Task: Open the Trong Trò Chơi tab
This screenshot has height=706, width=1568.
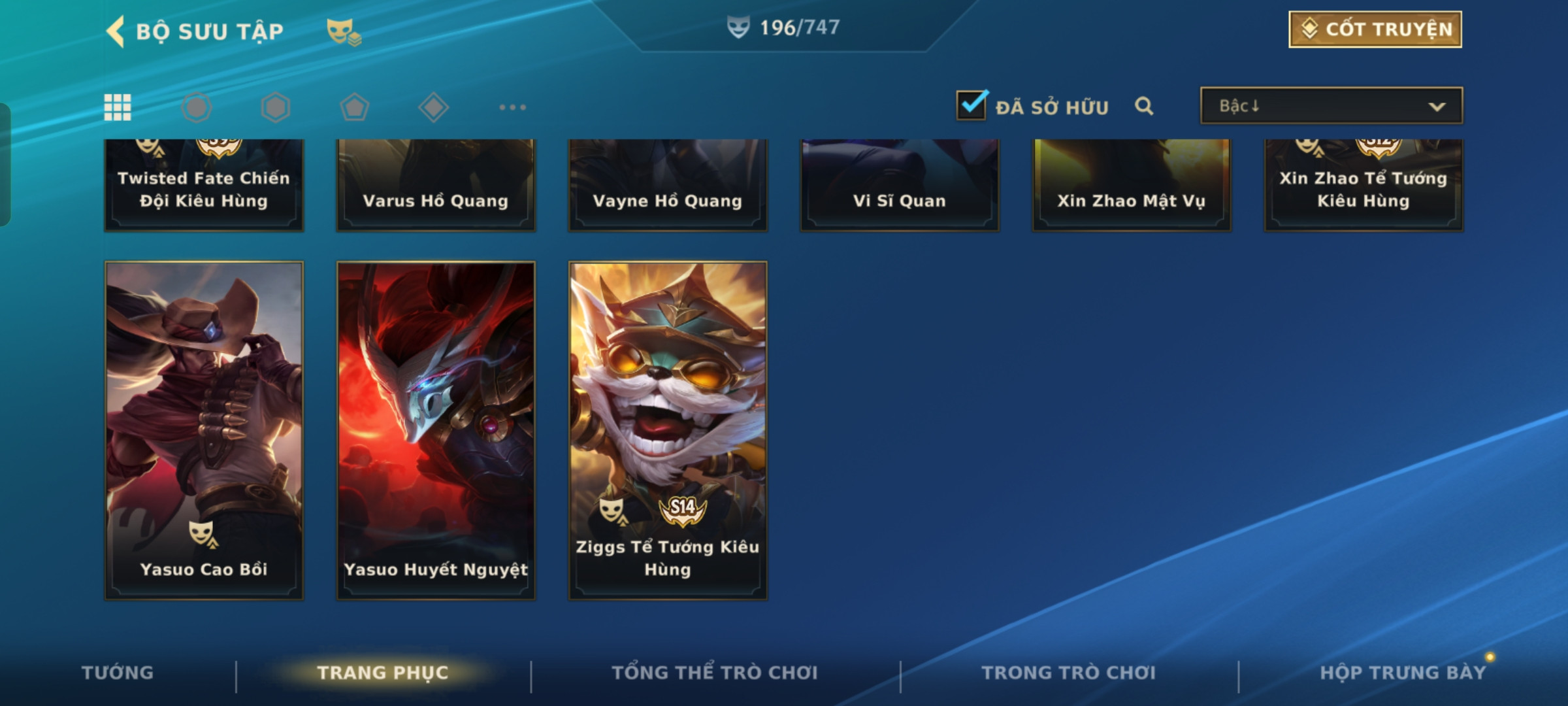Action: (1069, 673)
